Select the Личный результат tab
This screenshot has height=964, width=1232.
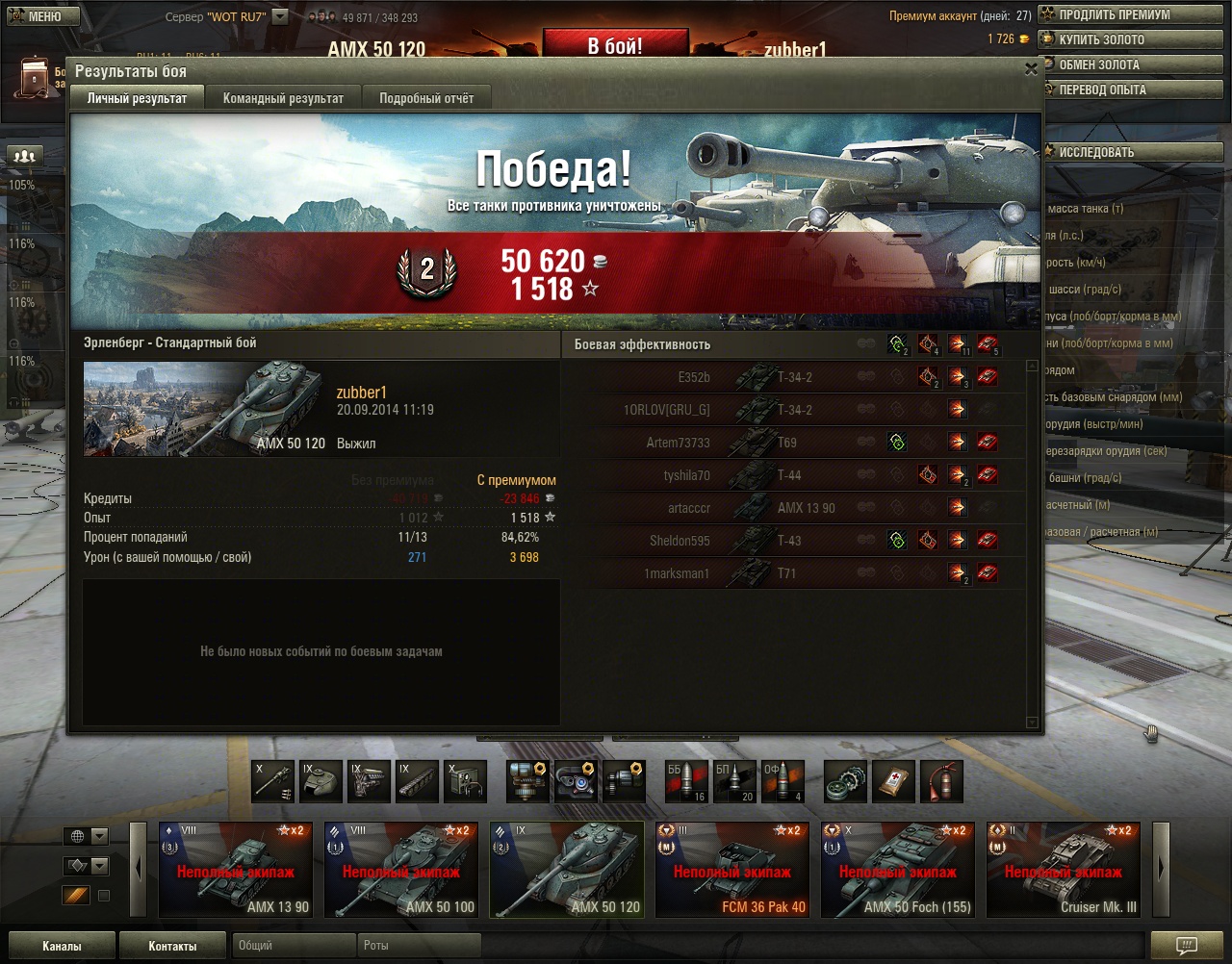point(137,98)
